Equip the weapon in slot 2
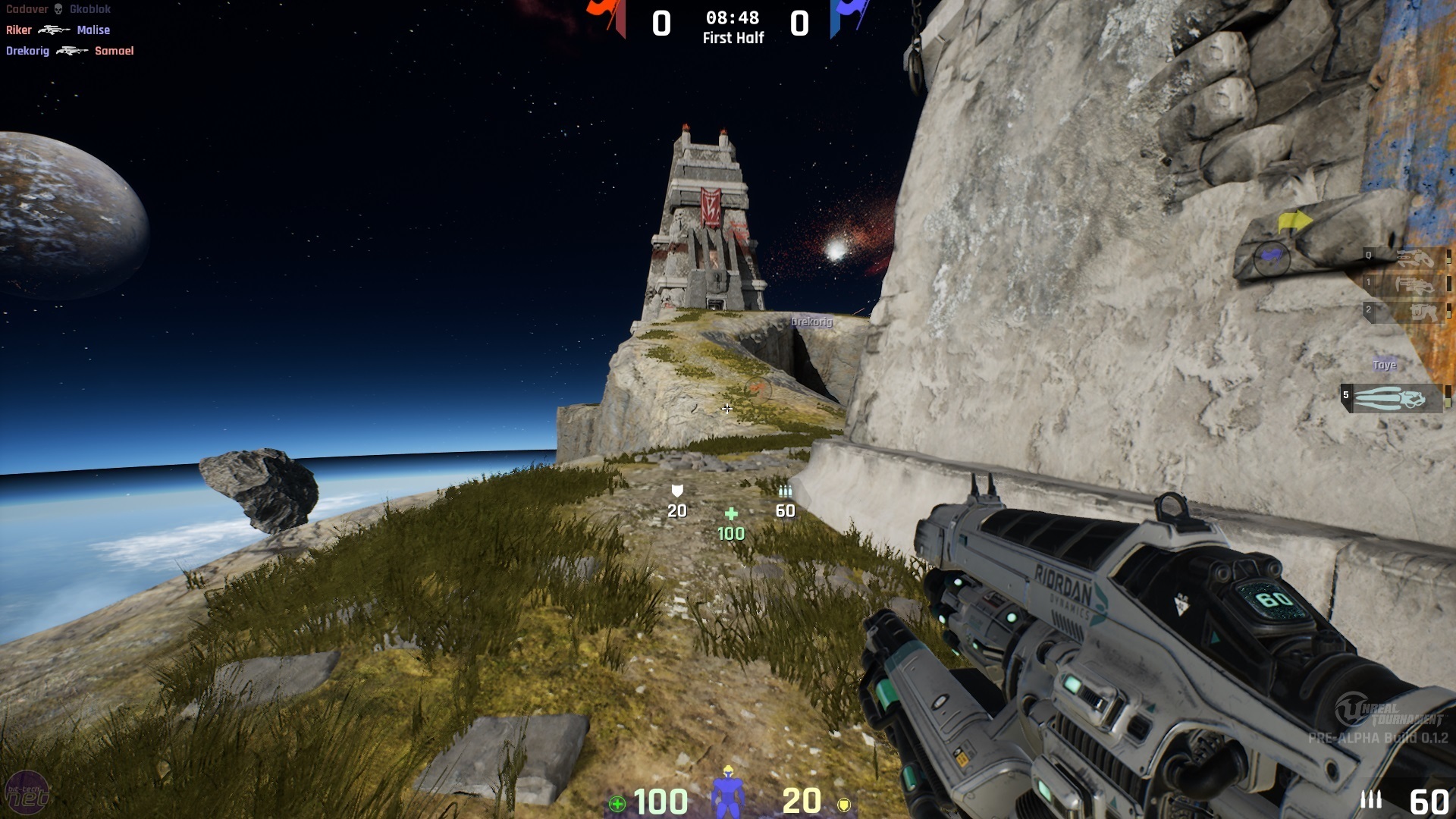Image resolution: width=1456 pixels, height=819 pixels. point(1407,312)
